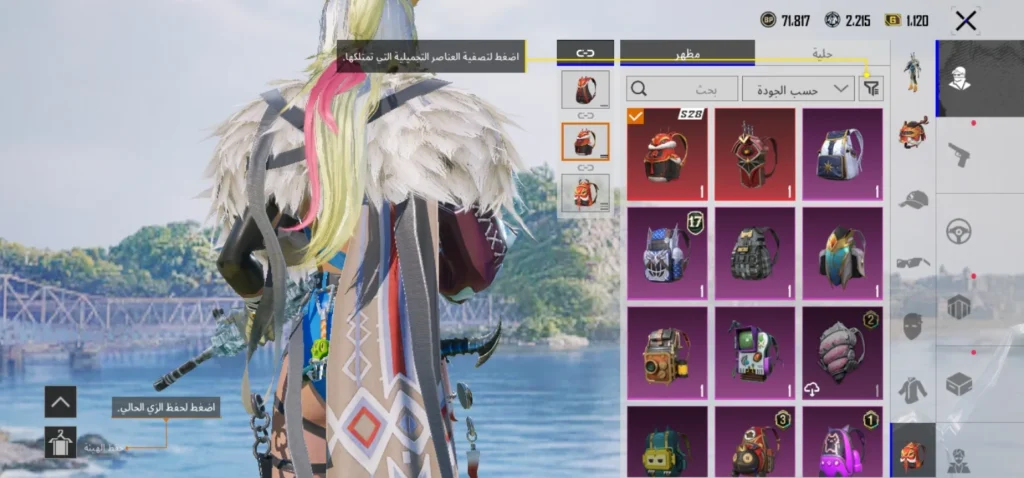The width and height of the screenshot is (1024, 478).
Task: Choose the pink armored shell backpack
Action: pos(842,352)
